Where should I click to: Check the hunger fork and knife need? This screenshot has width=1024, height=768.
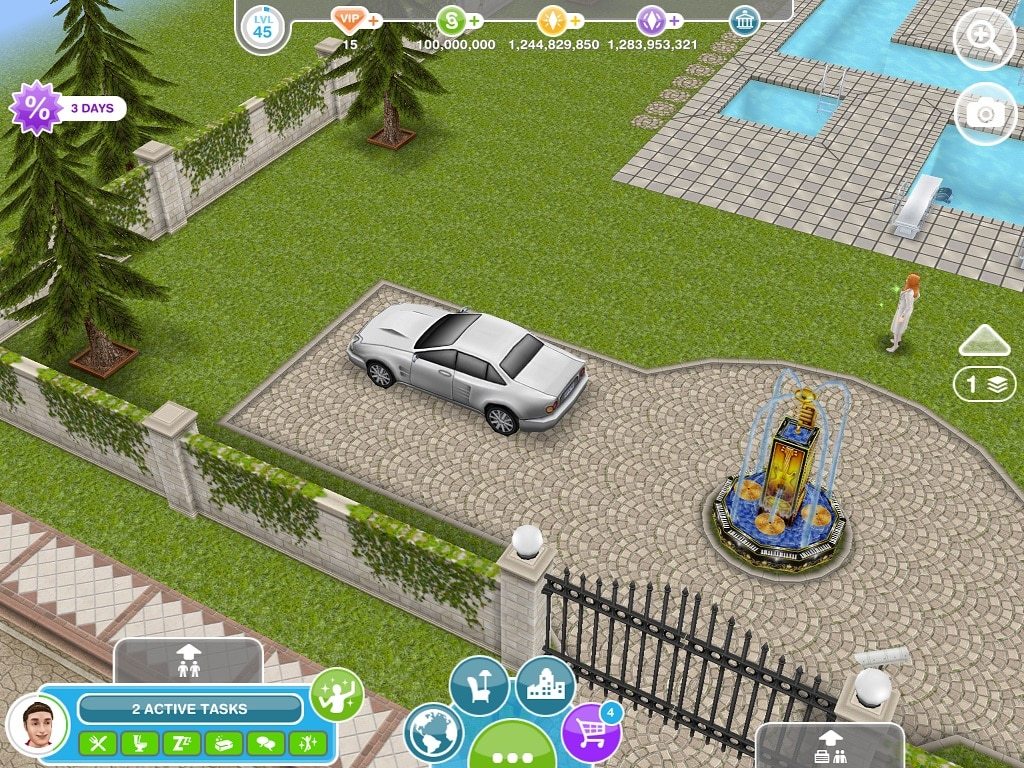tap(98, 743)
